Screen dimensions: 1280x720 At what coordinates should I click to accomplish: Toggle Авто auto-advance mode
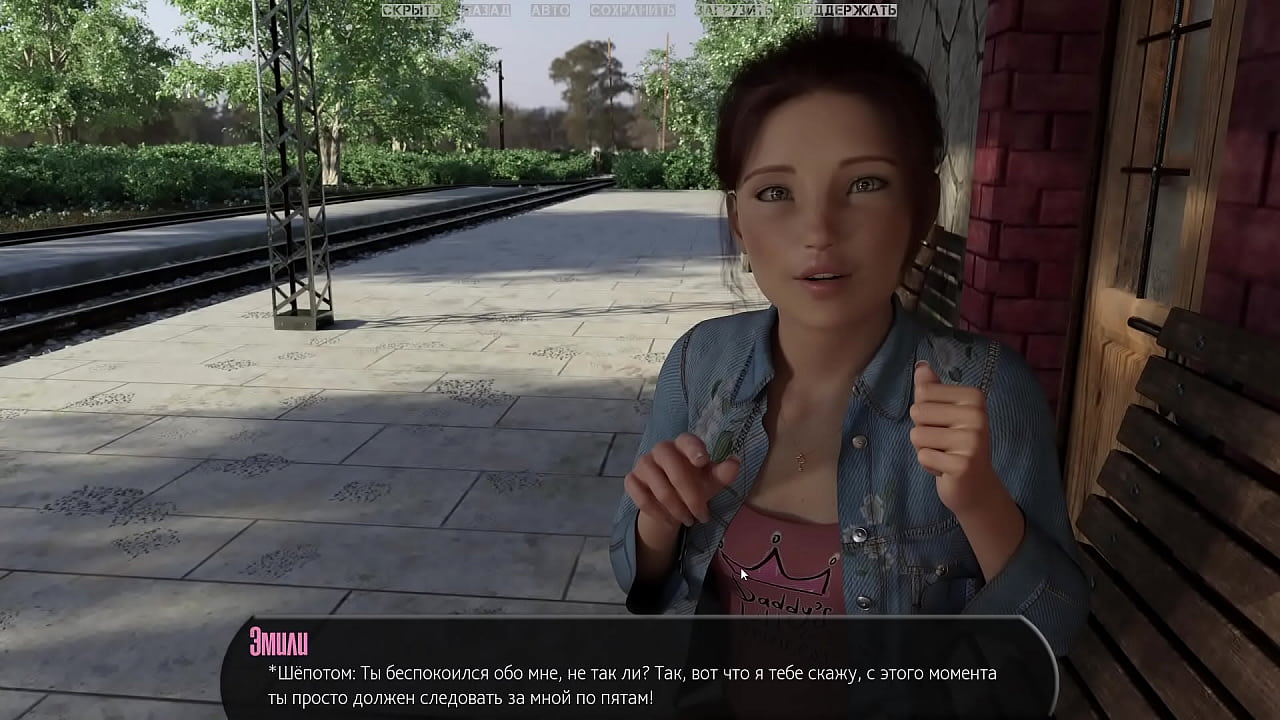(x=550, y=10)
